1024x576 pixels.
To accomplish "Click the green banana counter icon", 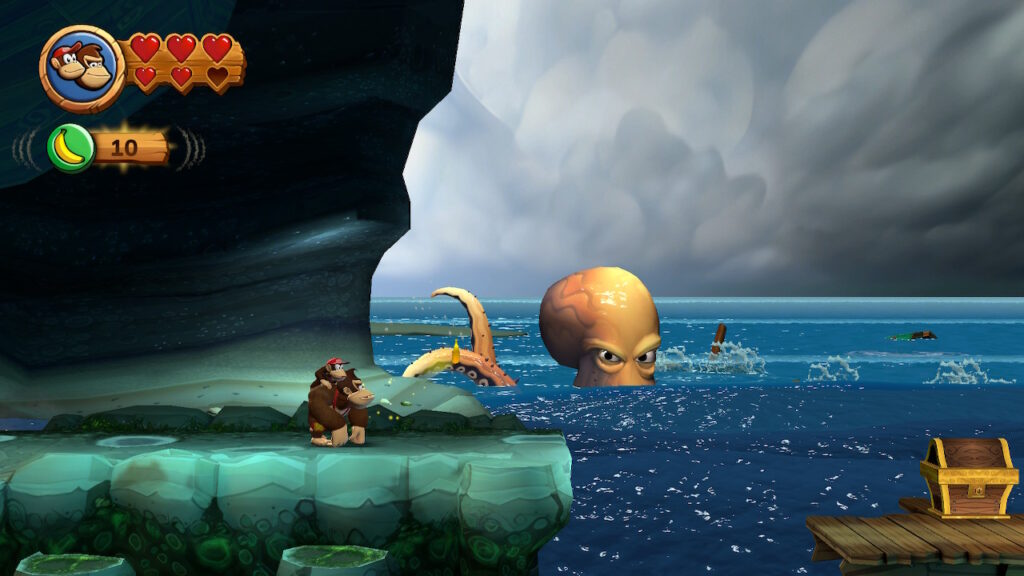I will (x=71, y=148).
